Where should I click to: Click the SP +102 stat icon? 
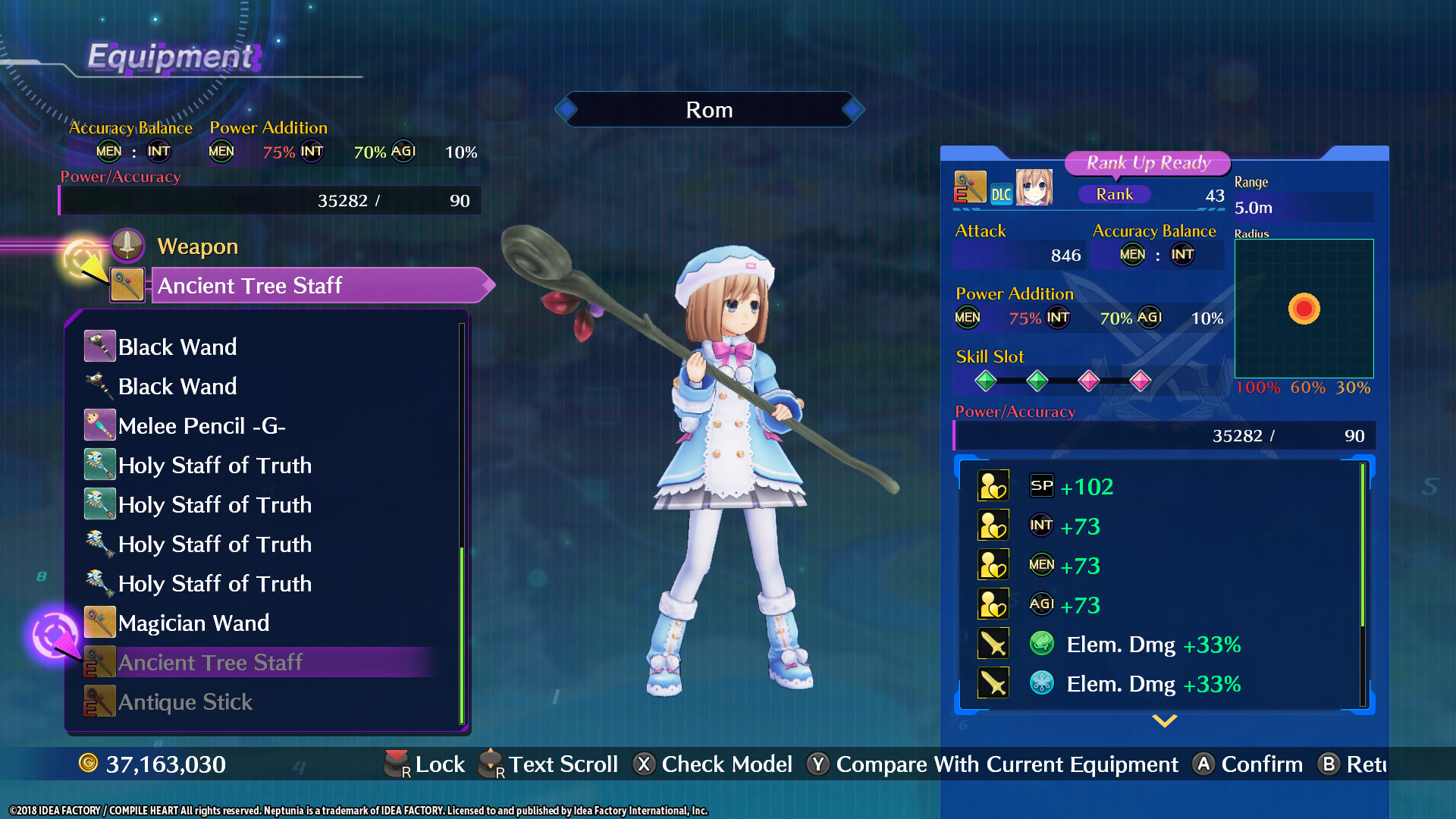(x=1040, y=486)
